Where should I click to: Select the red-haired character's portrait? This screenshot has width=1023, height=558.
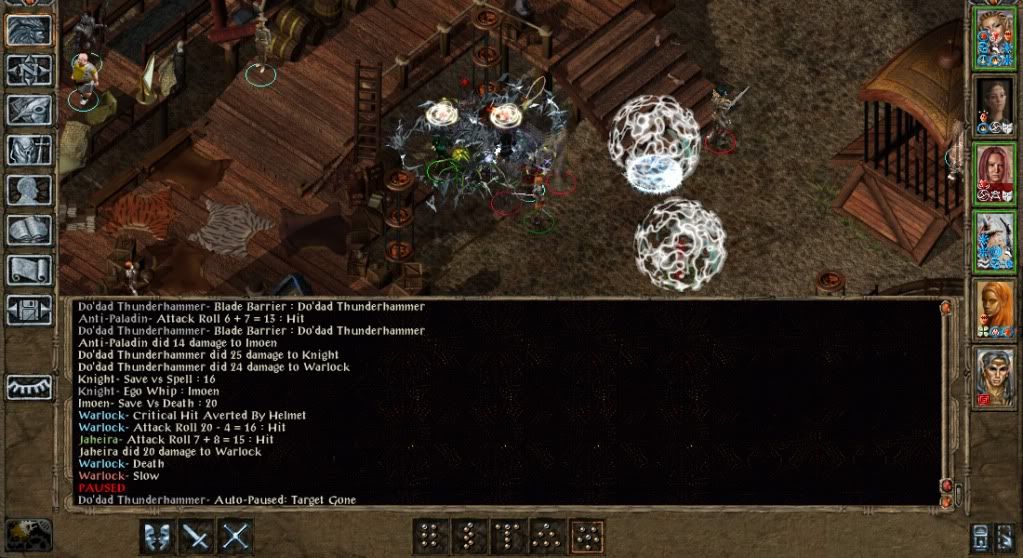996,173
